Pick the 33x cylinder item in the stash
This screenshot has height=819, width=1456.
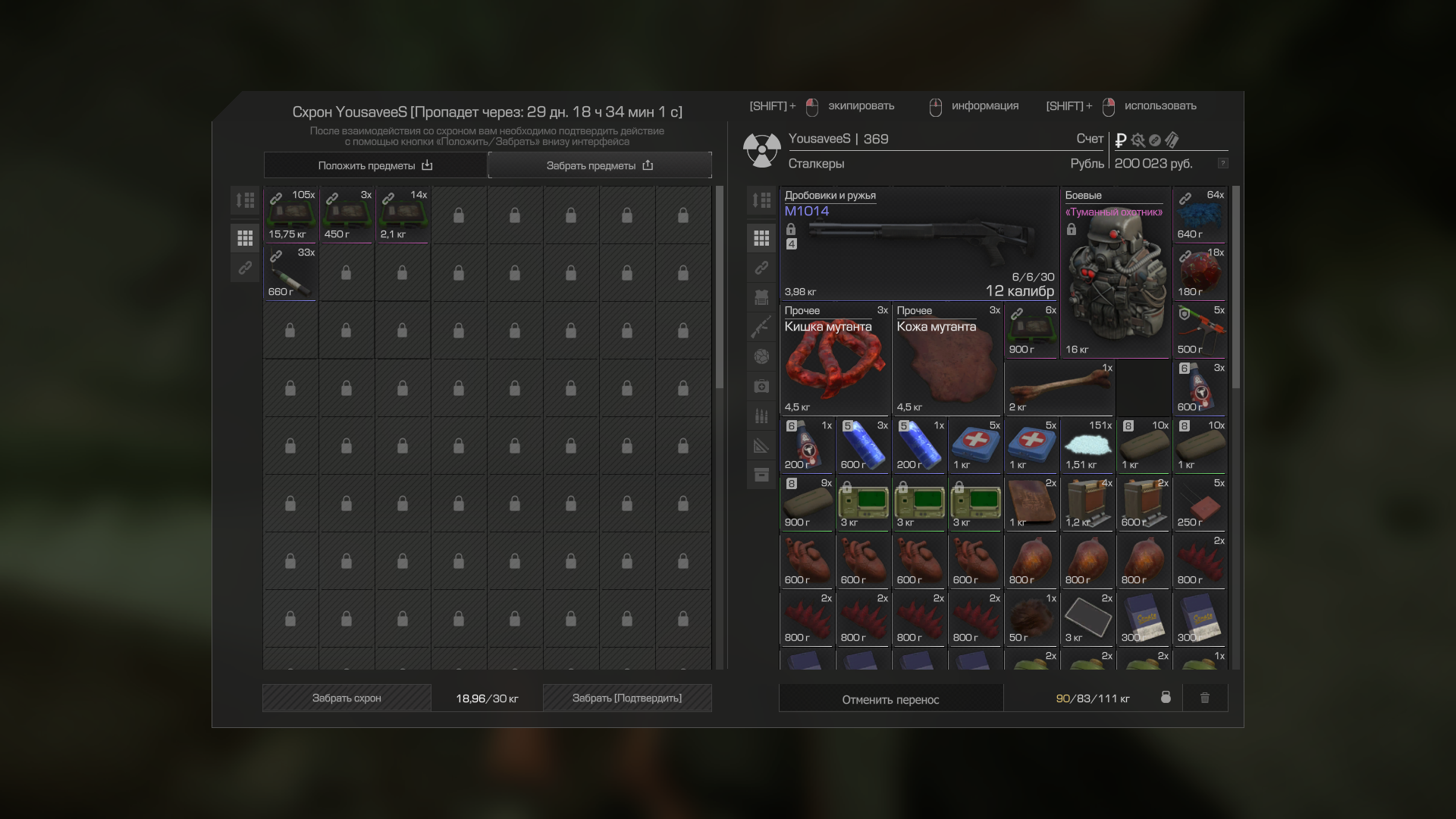(290, 273)
